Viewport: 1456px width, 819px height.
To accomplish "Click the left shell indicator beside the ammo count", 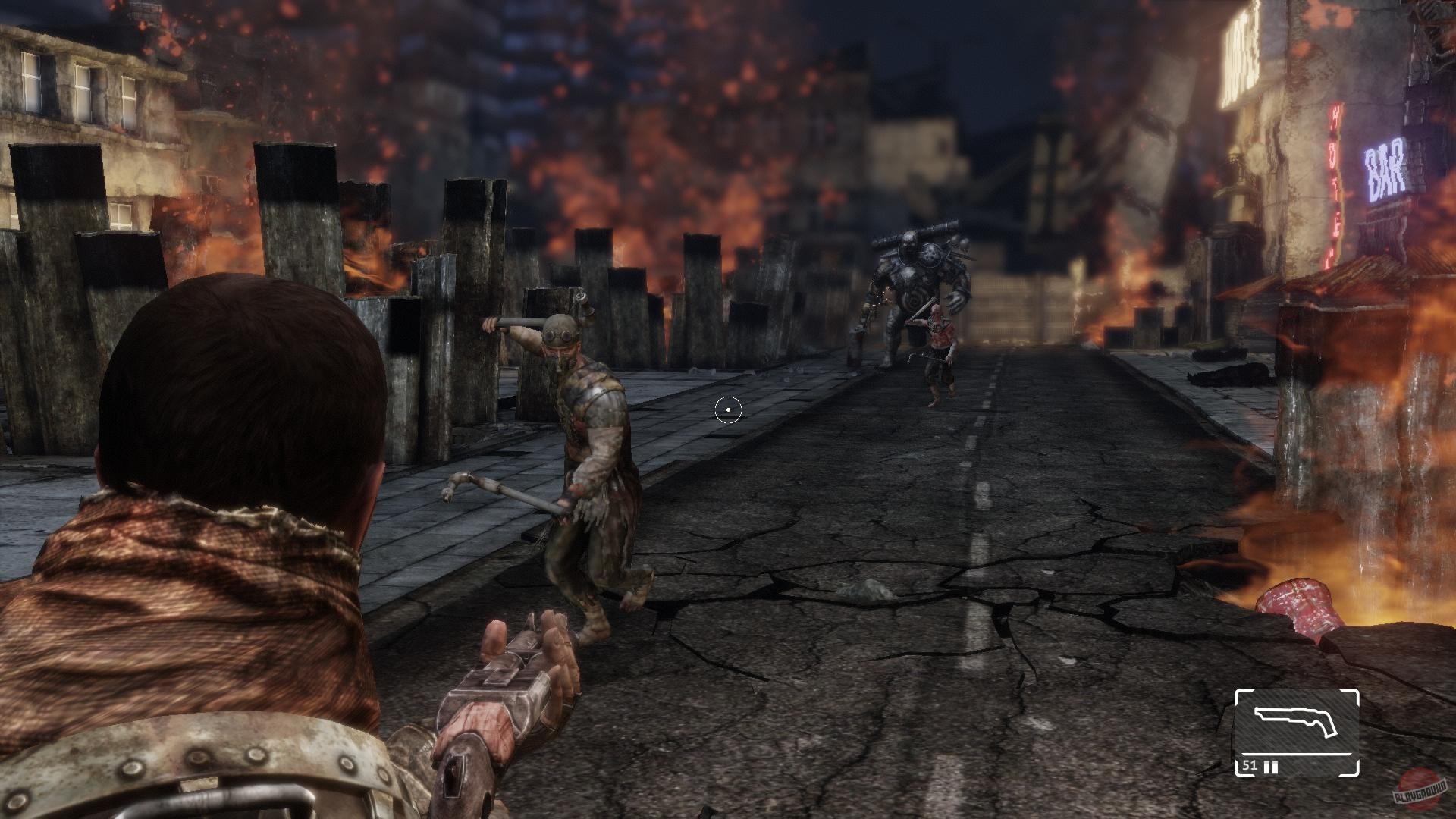I will (x=1266, y=766).
